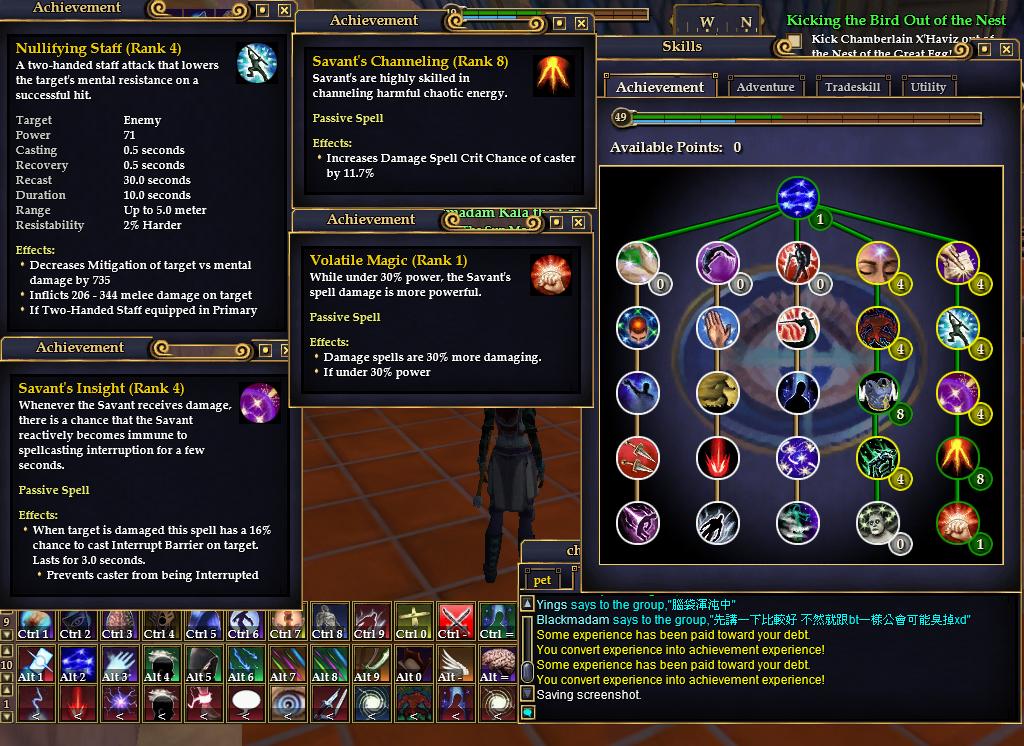This screenshot has height=746, width=1024.
Task: Switch to the pet chat tab
Action: pos(542,580)
